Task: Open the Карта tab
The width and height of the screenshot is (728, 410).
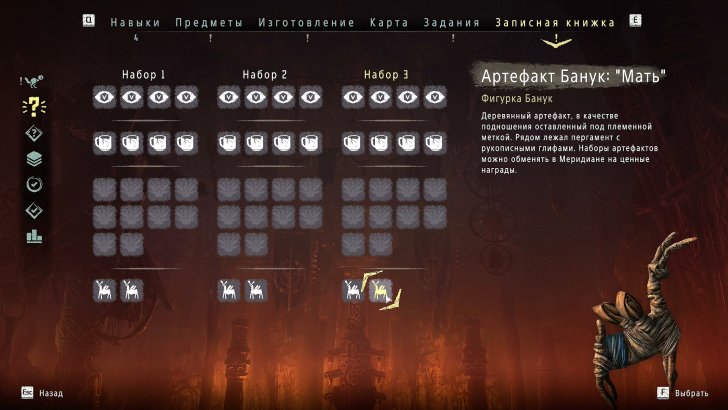Action: pyautogui.click(x=389, y=22)
